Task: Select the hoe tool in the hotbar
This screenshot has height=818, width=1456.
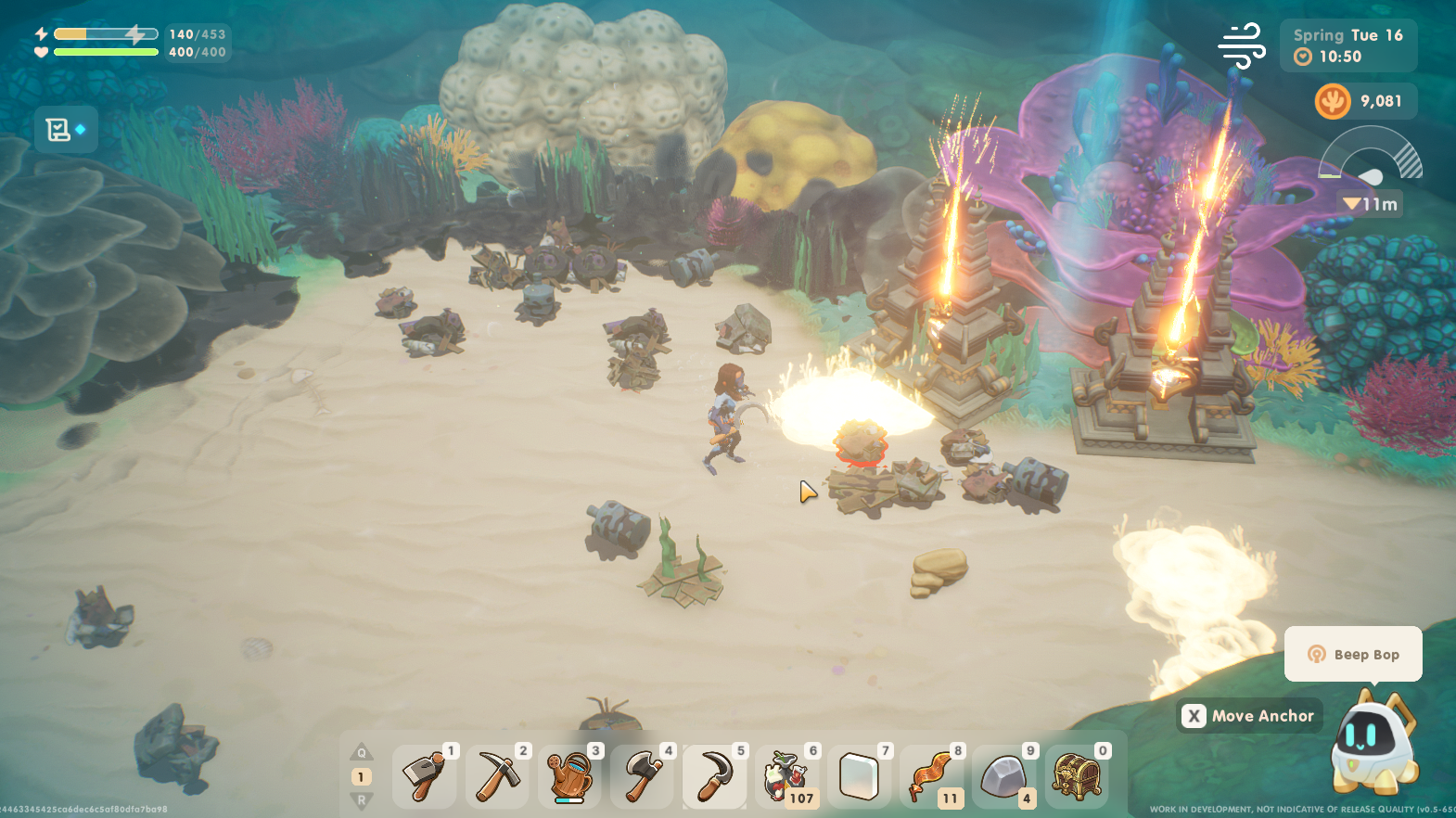Action: coord(424,775)
